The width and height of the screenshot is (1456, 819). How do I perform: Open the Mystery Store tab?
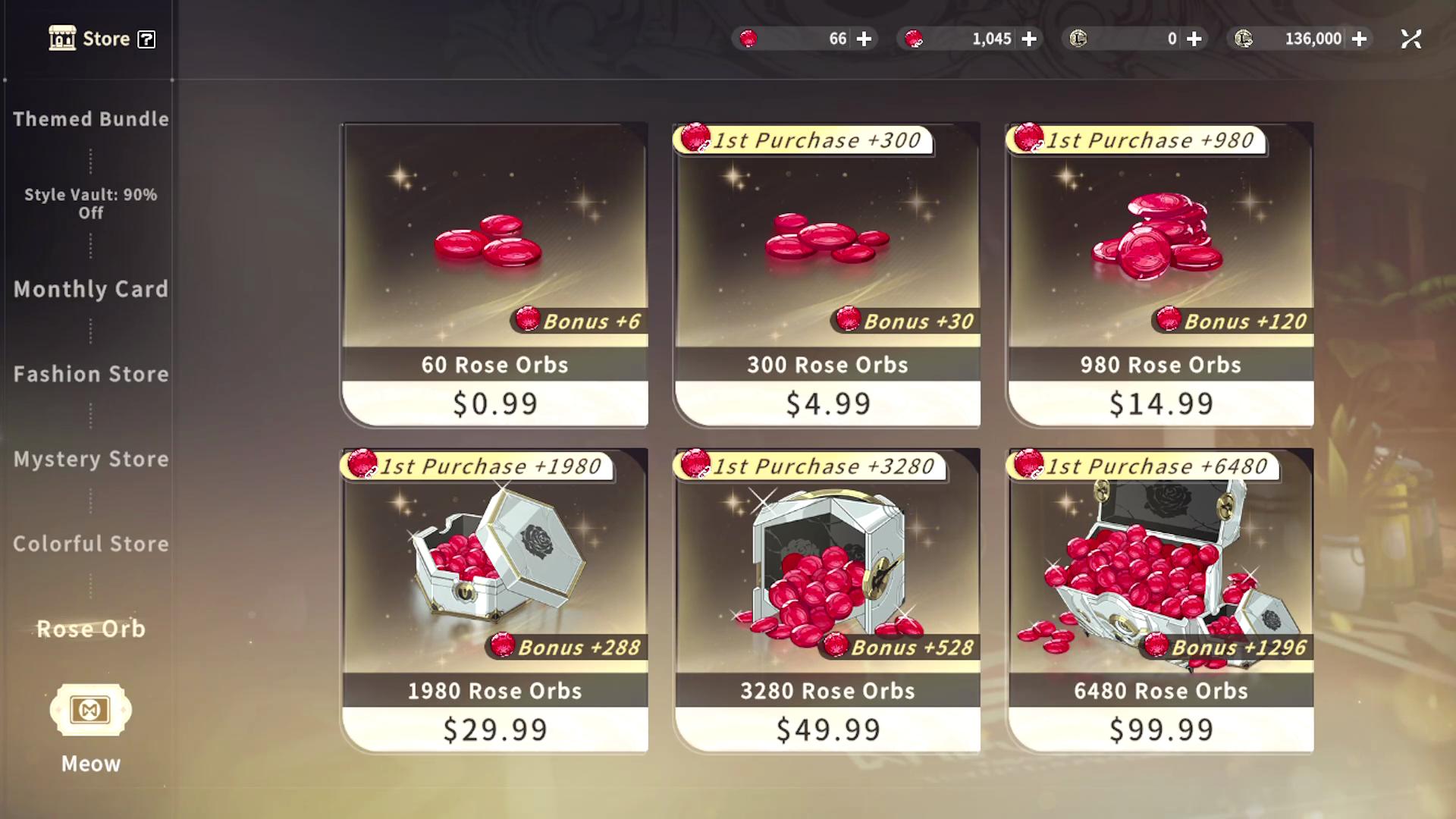[91, 459]
